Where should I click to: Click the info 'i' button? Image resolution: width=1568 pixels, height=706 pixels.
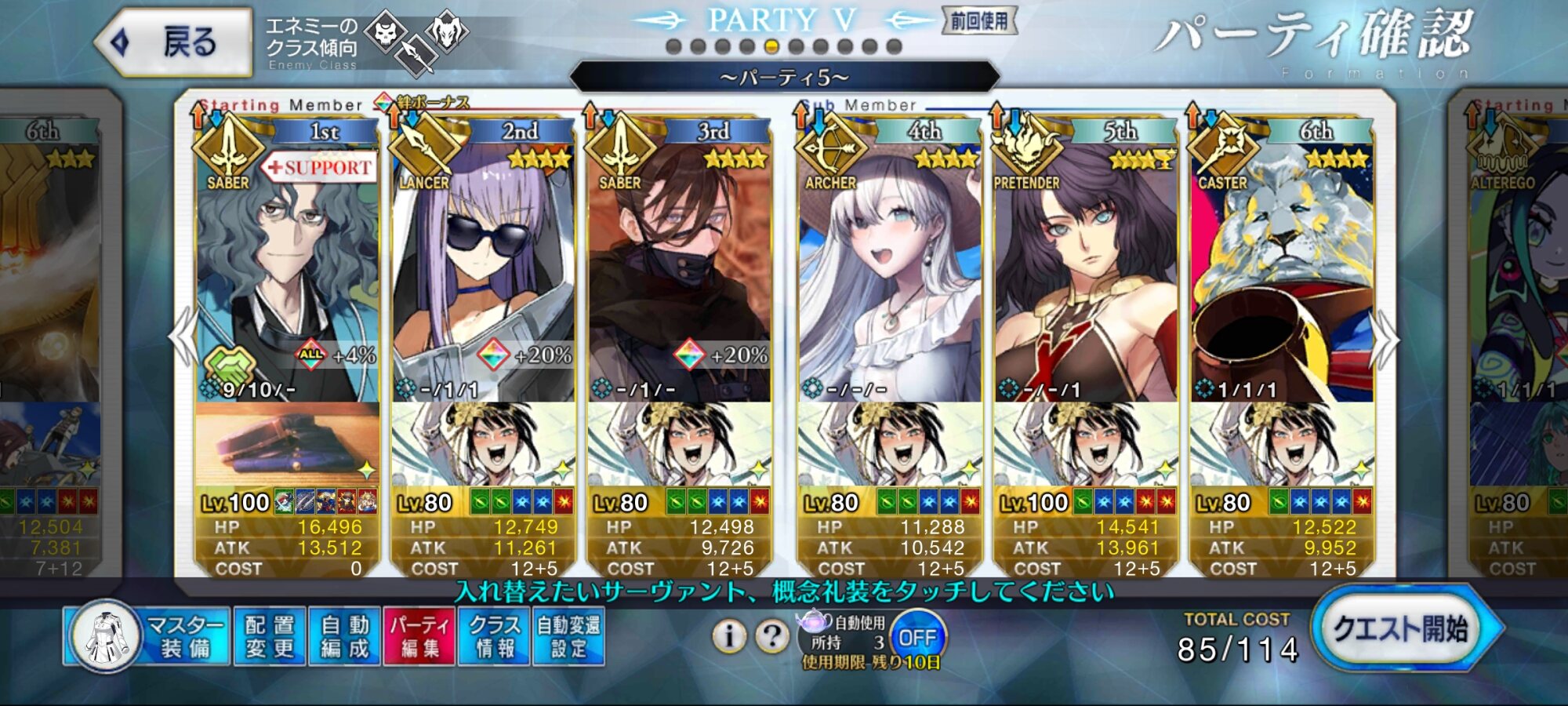(729, 636)
